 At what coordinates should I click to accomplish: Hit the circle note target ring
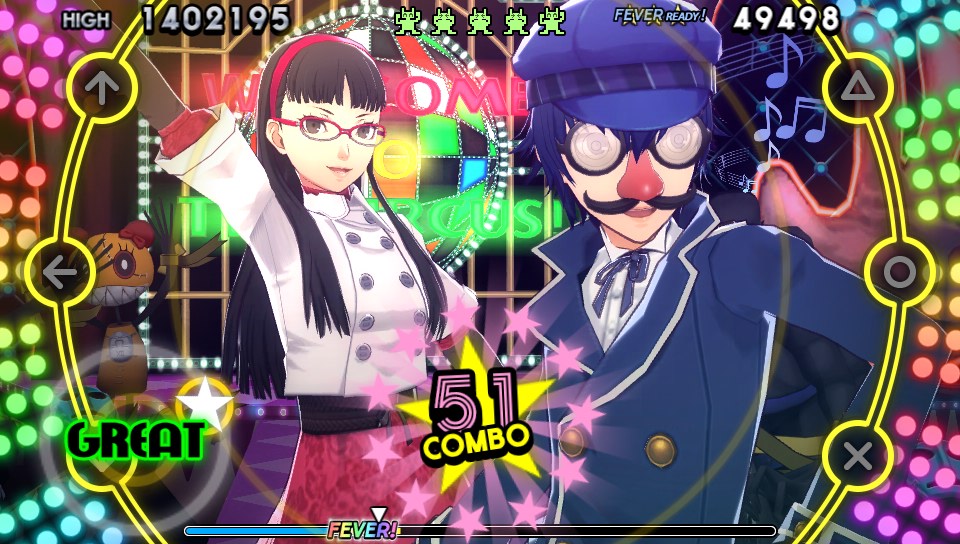(x=898, y=272)
